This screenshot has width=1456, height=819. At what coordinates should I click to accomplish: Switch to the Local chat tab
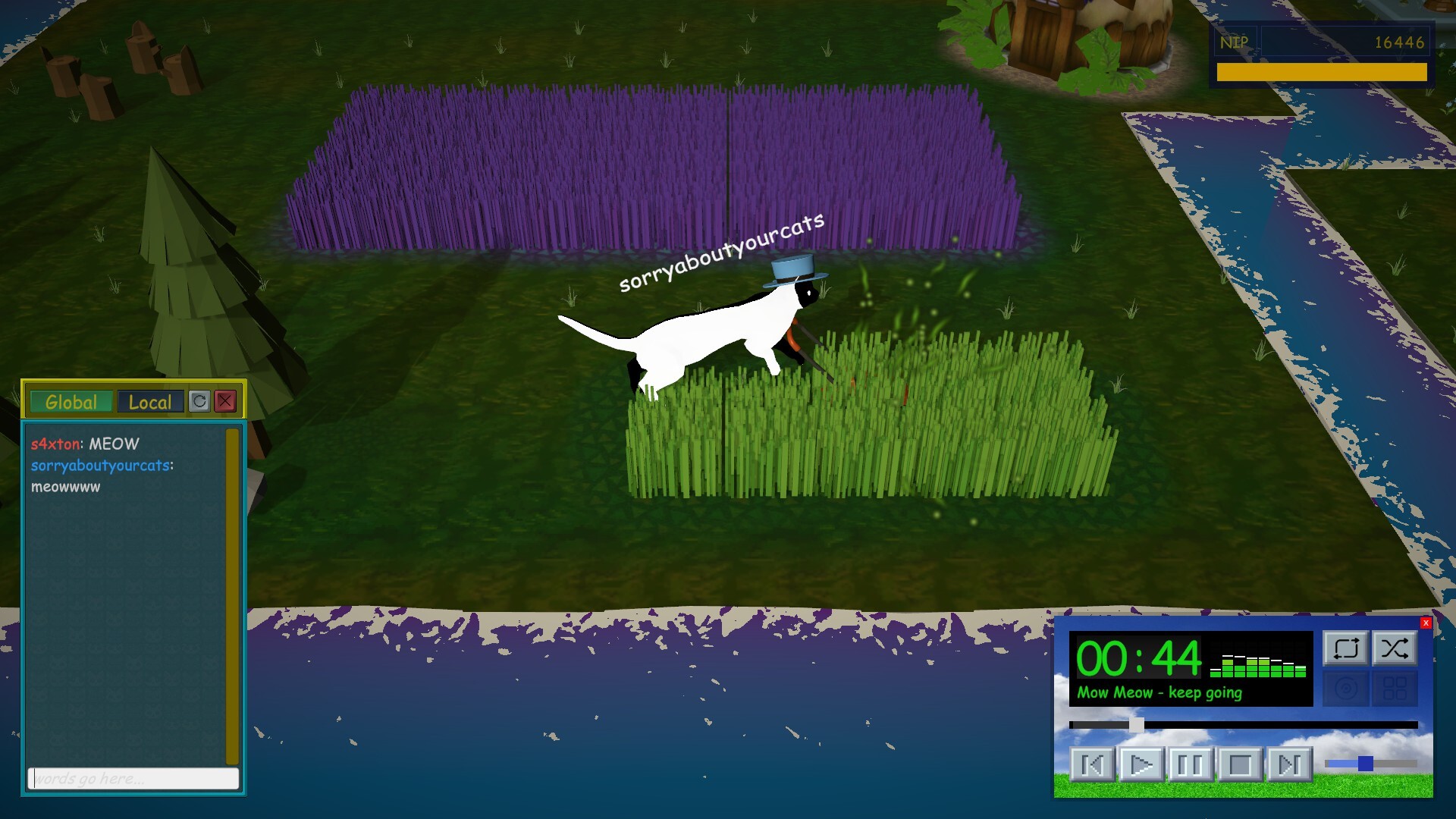click(149, 403)
